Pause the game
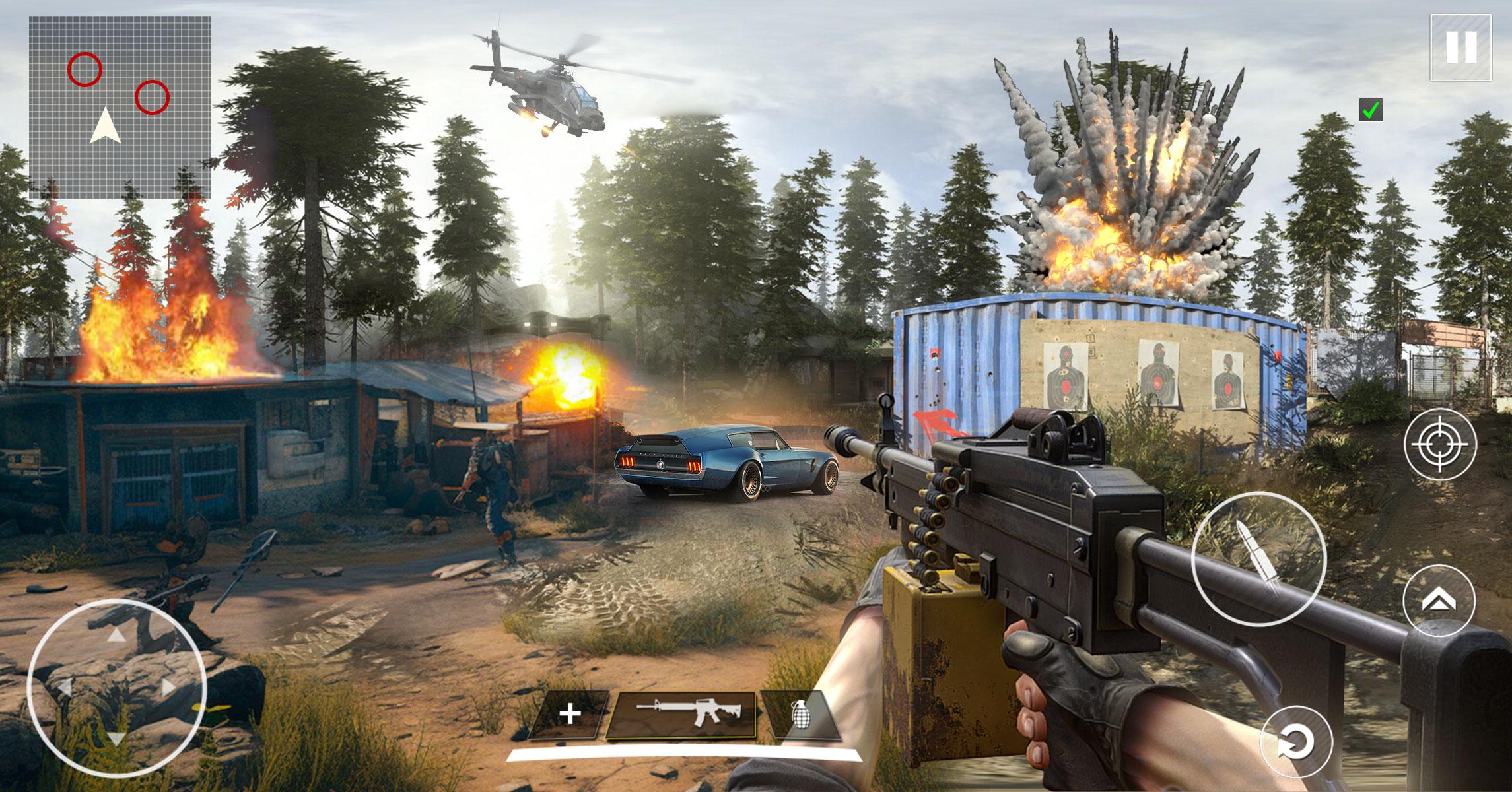 coord(1460,47)
